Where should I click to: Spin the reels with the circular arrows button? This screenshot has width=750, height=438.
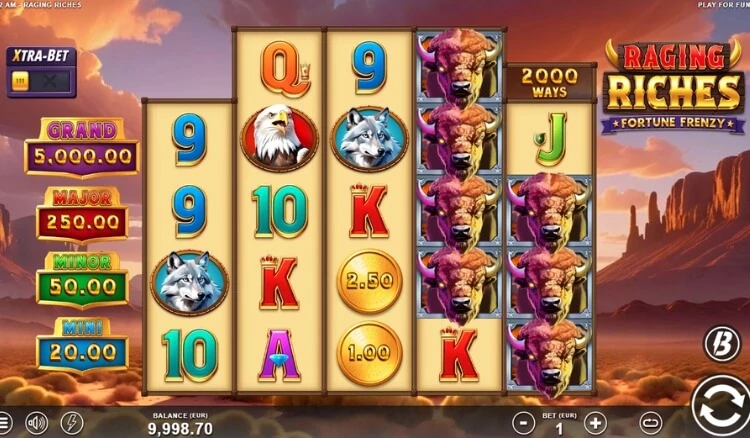tap(721, 407)
